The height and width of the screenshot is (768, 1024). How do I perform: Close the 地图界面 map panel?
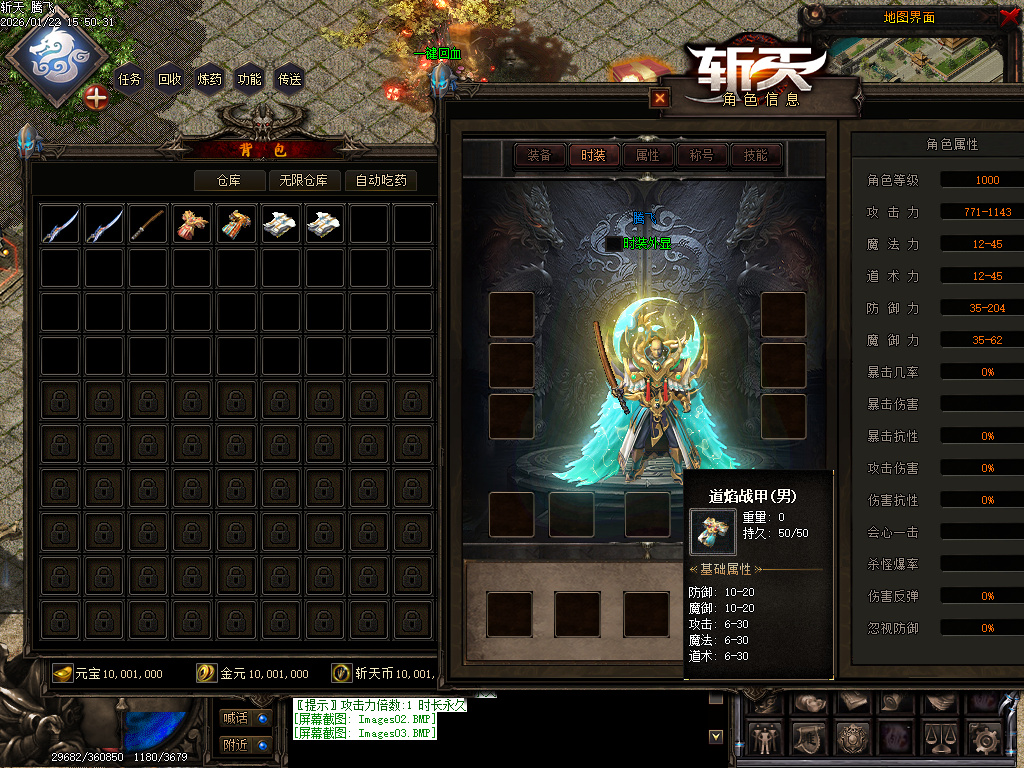coord(1008,16)
